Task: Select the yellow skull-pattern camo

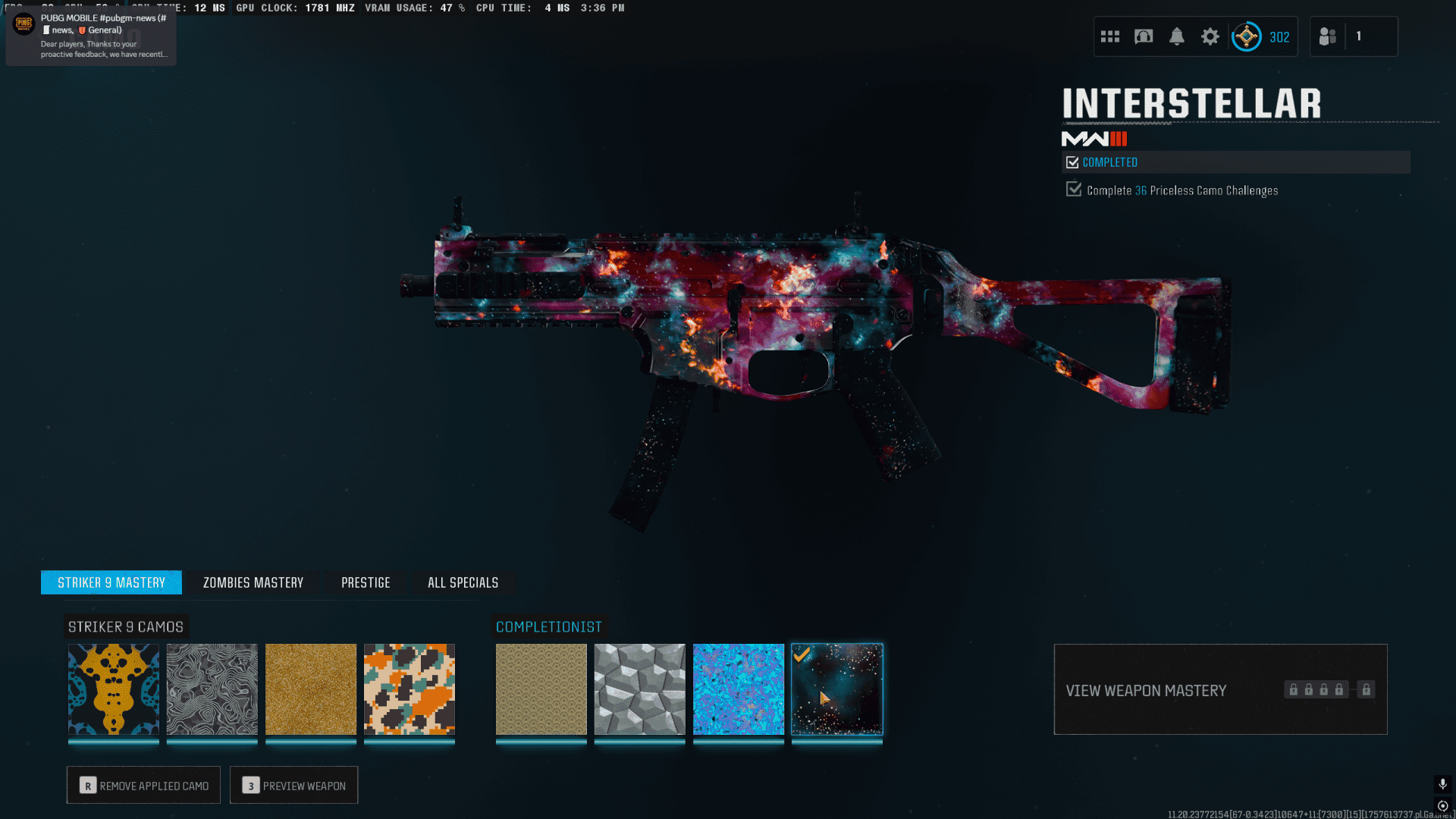Action: tap(114, 689)
